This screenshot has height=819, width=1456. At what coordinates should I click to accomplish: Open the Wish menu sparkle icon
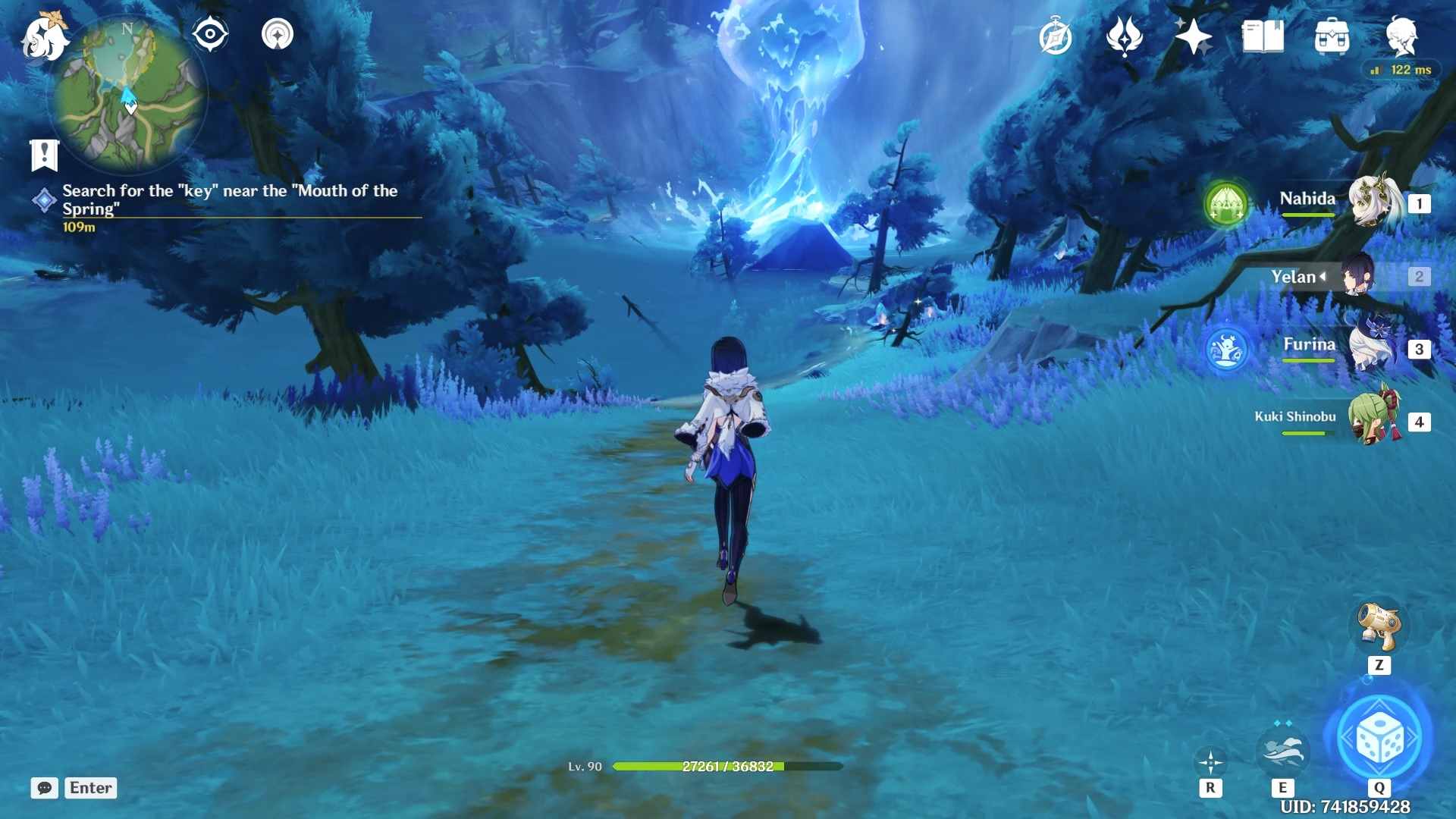1125,36
